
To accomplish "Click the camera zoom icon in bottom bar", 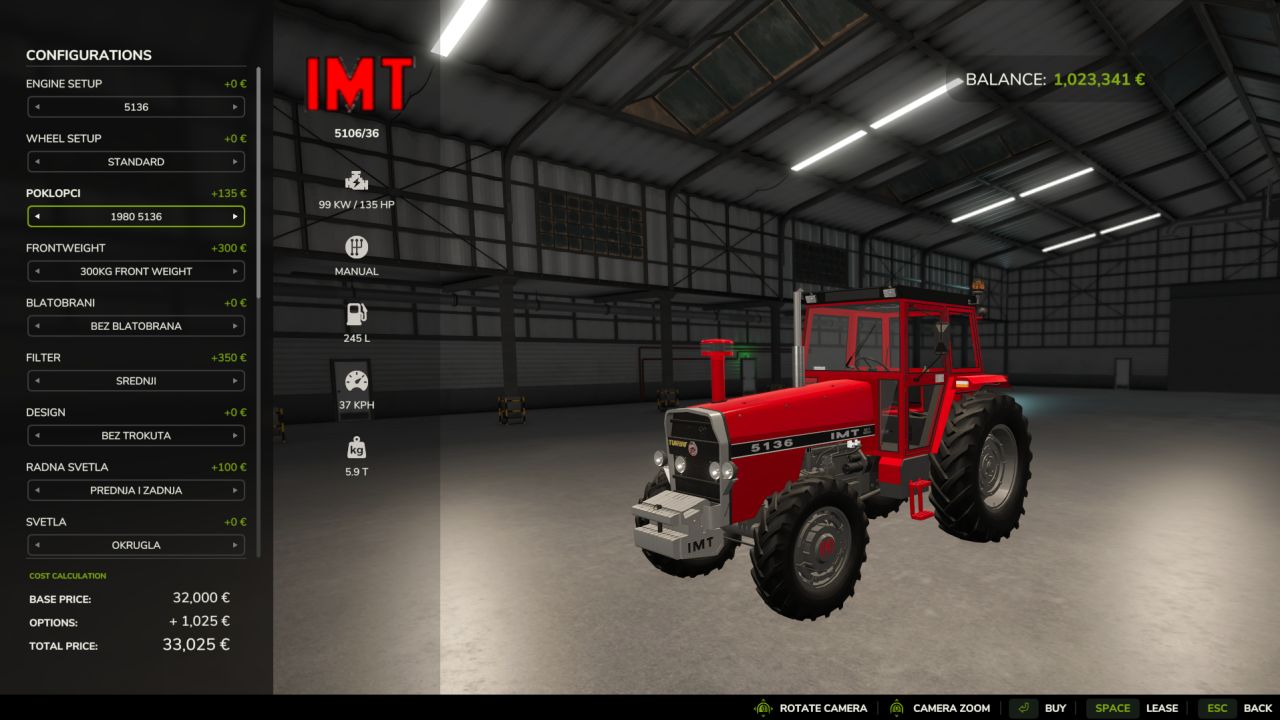I will 897,707.
